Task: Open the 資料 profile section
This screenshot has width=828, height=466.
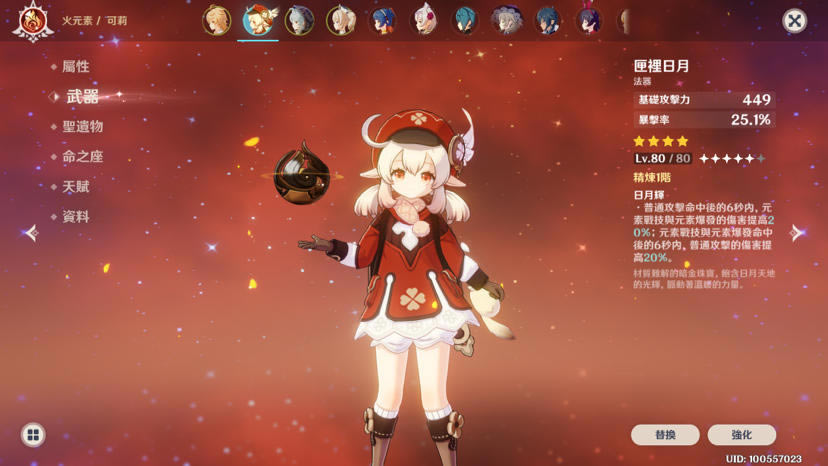Action: click(76, 217)
